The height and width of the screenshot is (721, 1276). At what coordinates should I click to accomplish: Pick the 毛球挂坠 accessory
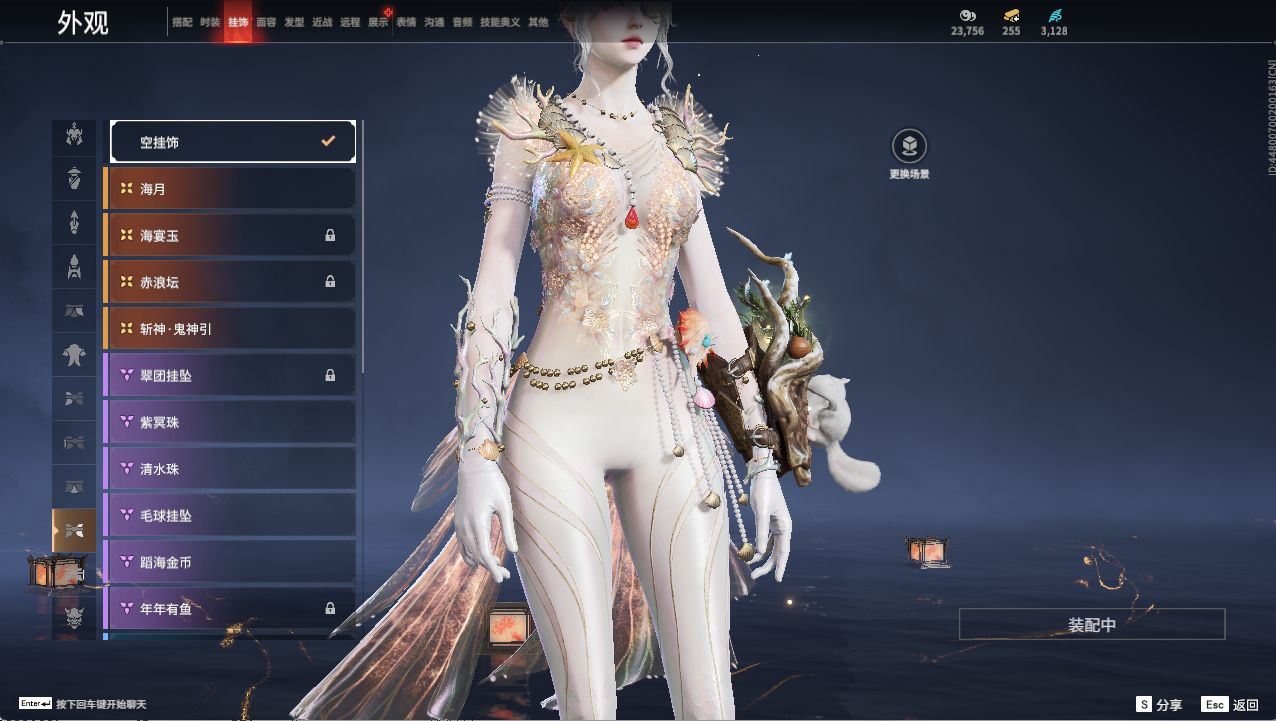232,516
